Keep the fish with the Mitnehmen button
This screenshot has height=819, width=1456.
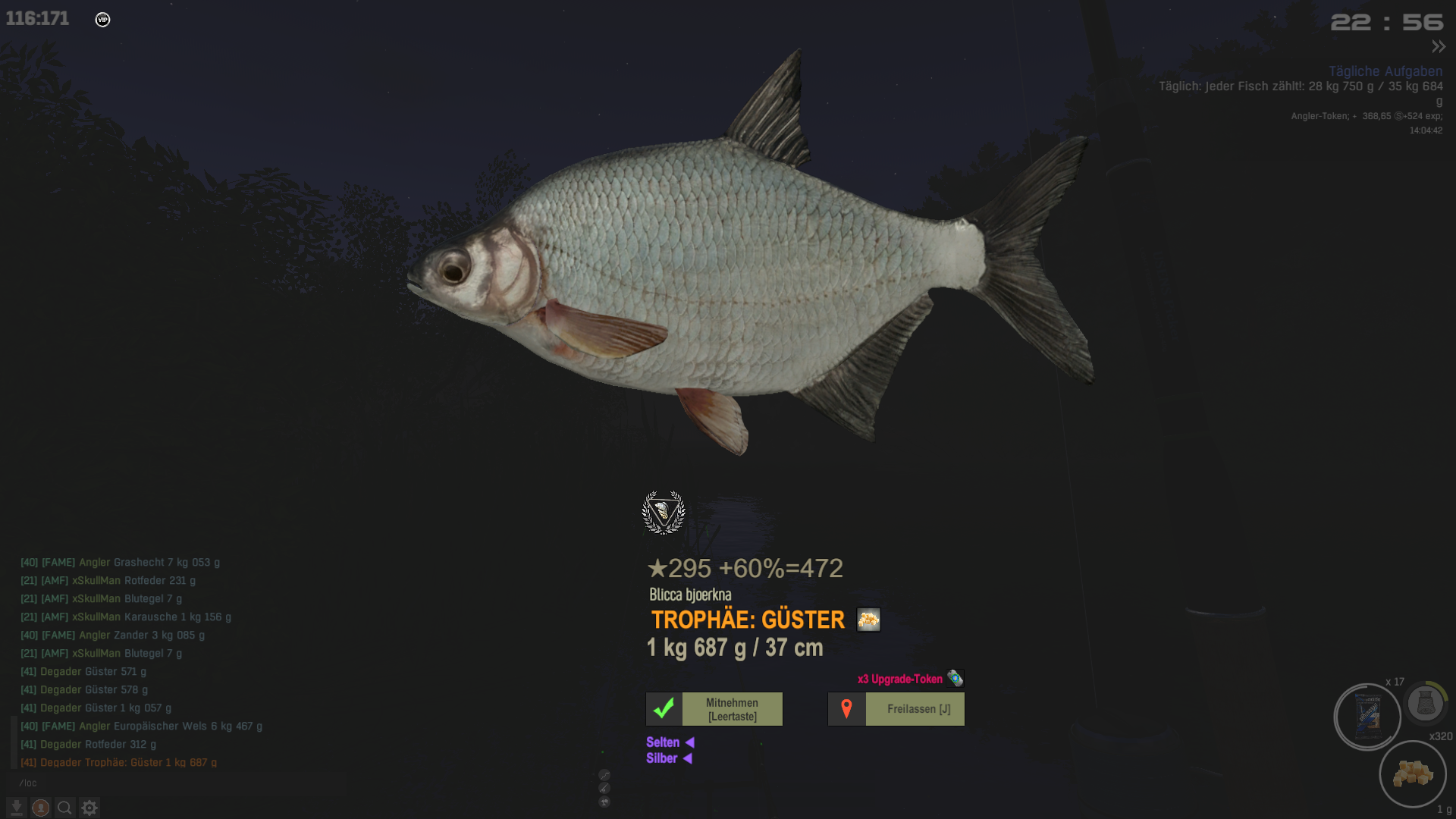714,709
